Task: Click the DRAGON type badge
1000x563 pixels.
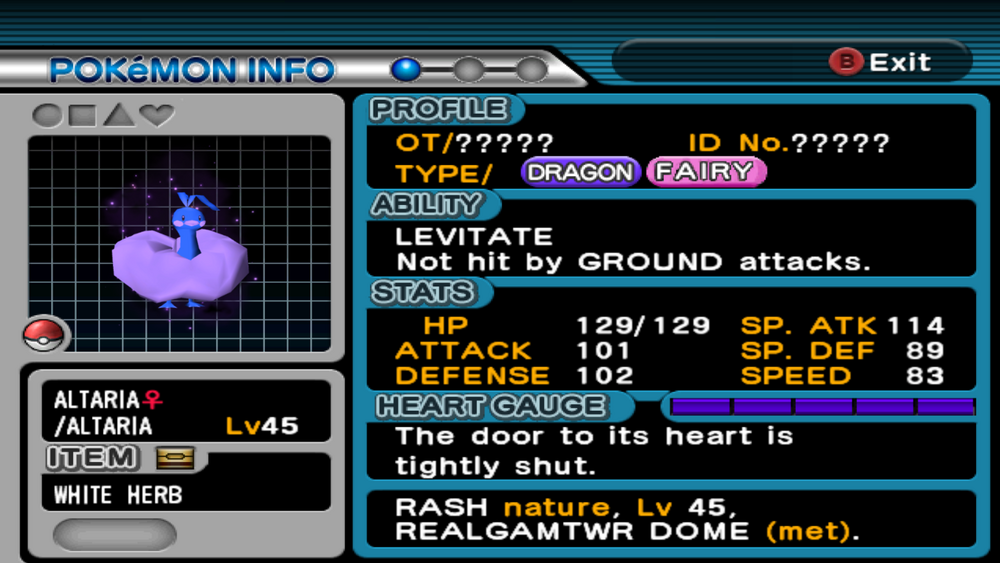Action: (x=580, y=172)
